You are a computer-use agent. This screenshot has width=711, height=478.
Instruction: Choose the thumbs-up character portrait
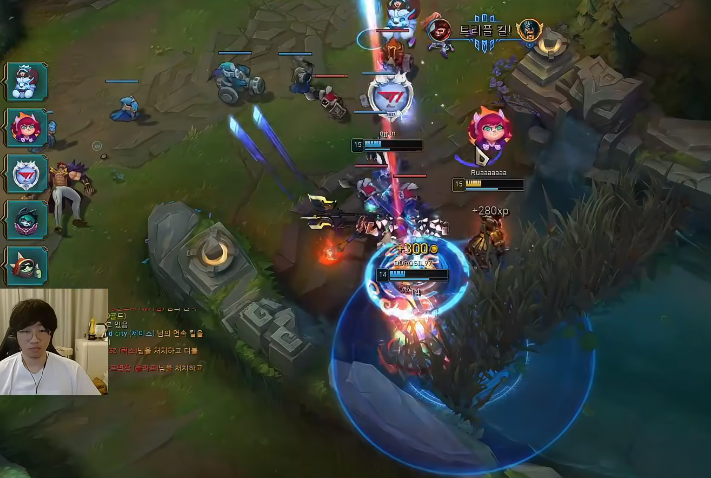(x=27, y=266)
